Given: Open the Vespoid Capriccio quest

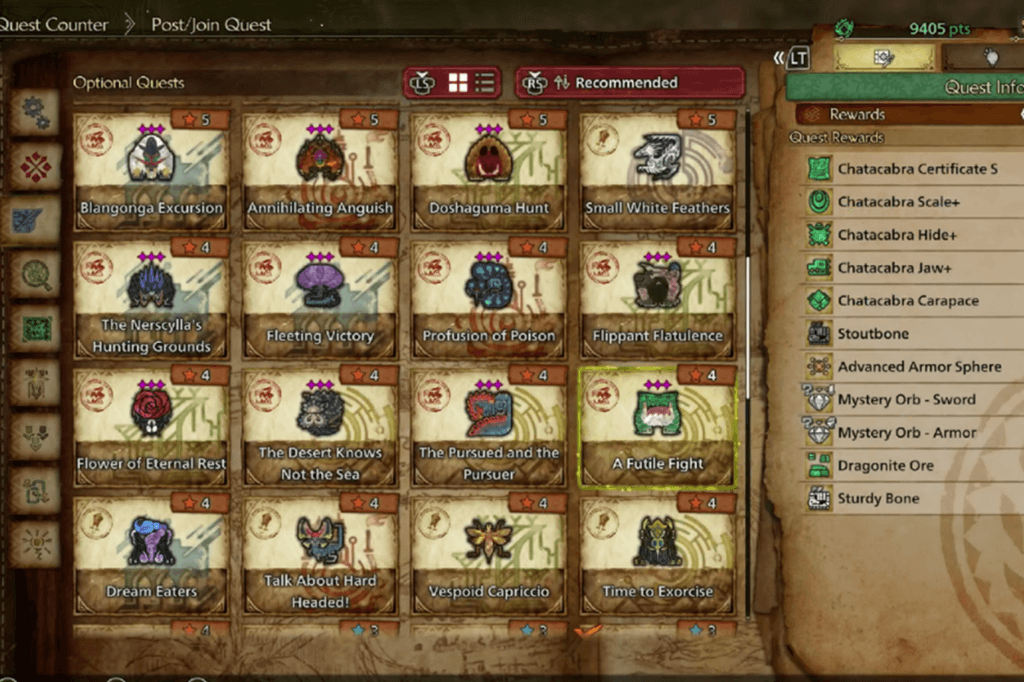Looking at the screenshot, I should click(x=489, y=555).
